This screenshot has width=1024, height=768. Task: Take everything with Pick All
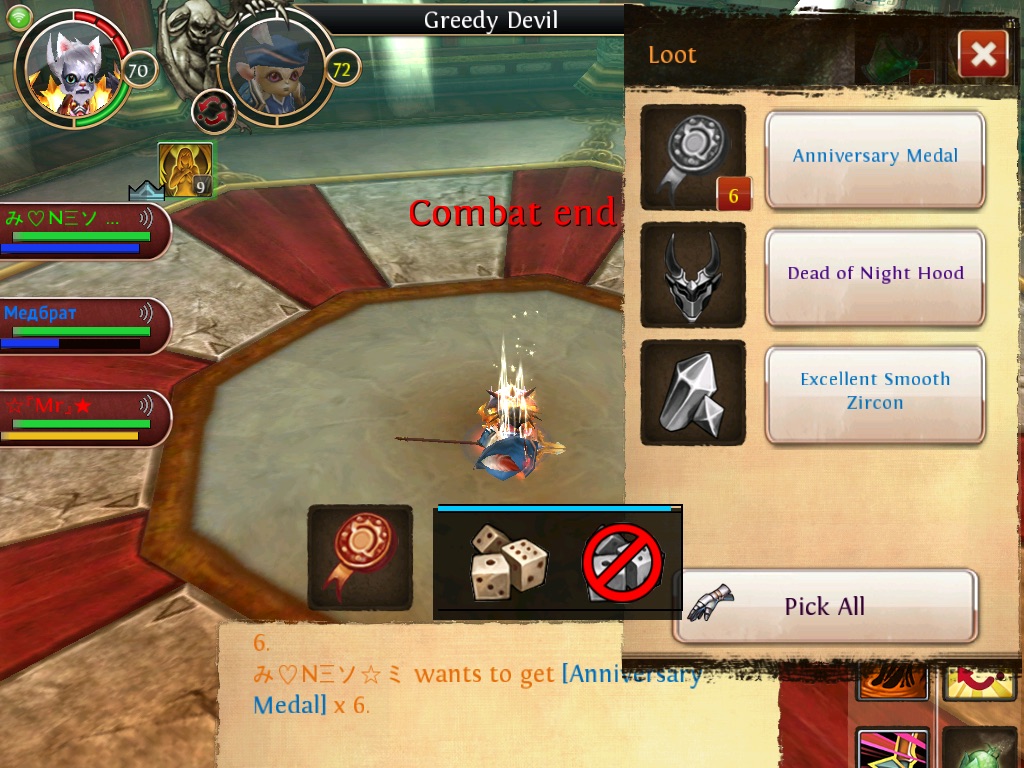[824, 606]
